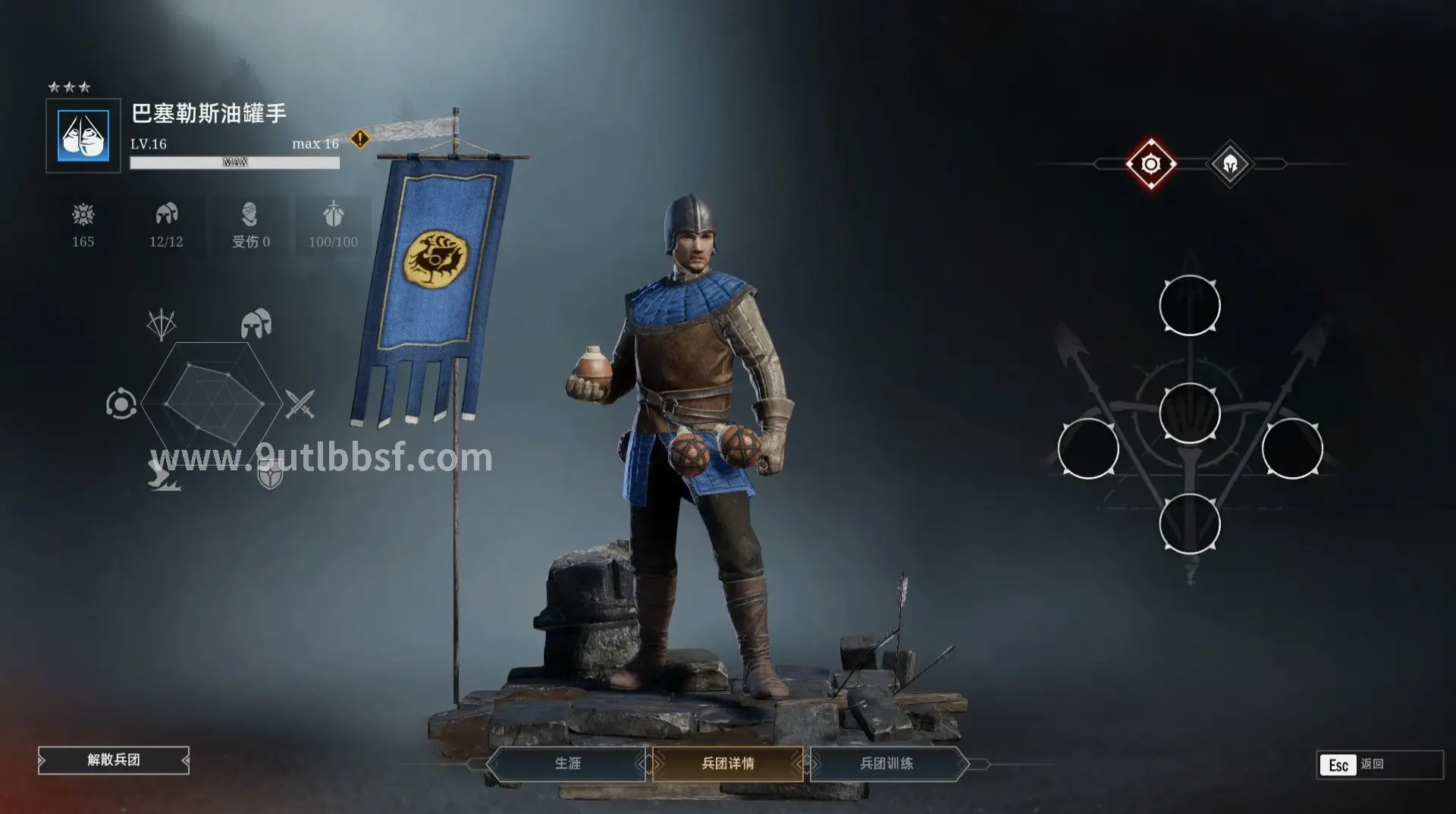Screen dimensions: 1456x814
Task: Select the red diamond gear tab
Action: click(x=1150, y=164)
